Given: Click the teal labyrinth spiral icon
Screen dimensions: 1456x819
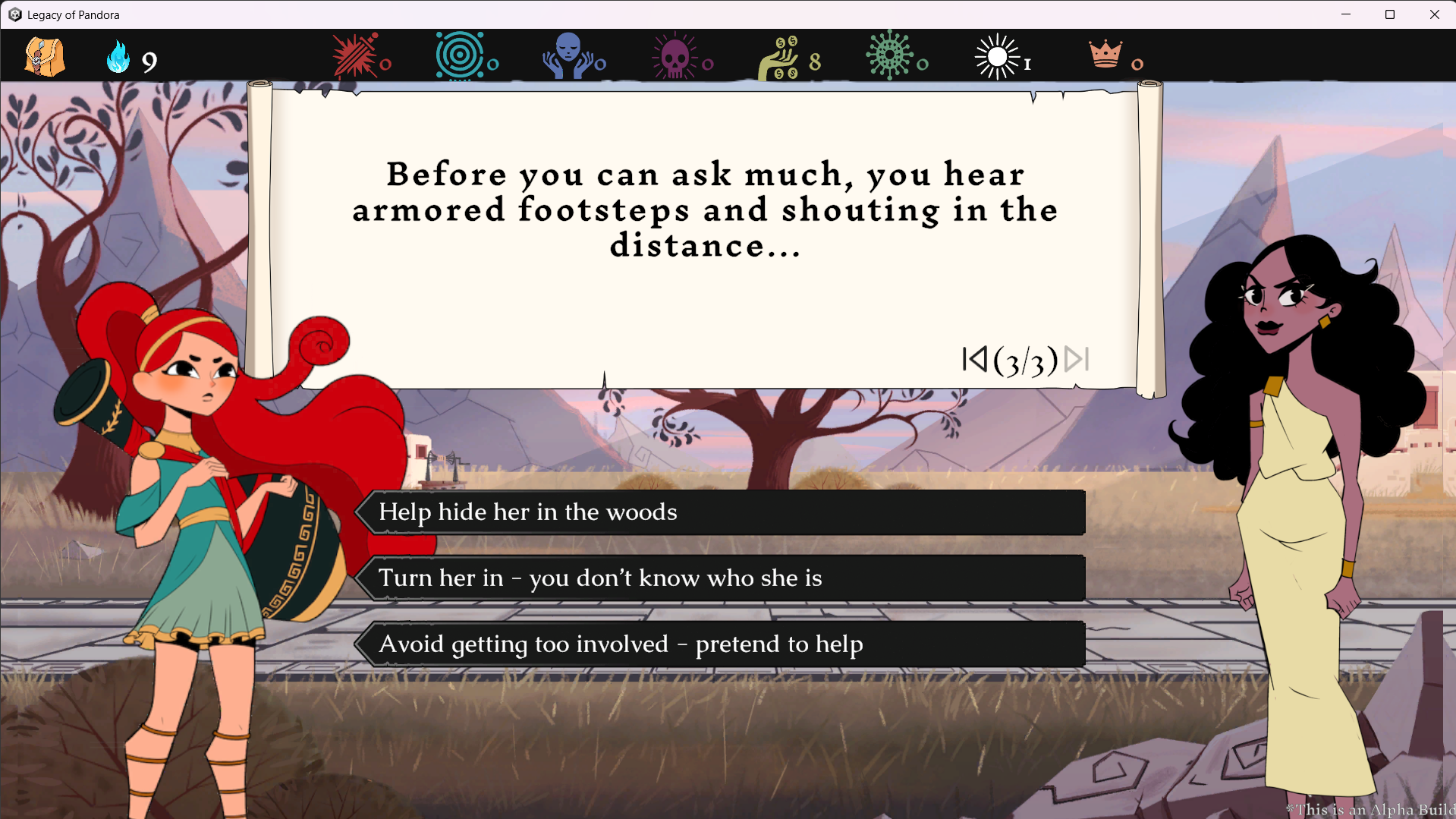Looking at the screenshot, I should point(461,55).
